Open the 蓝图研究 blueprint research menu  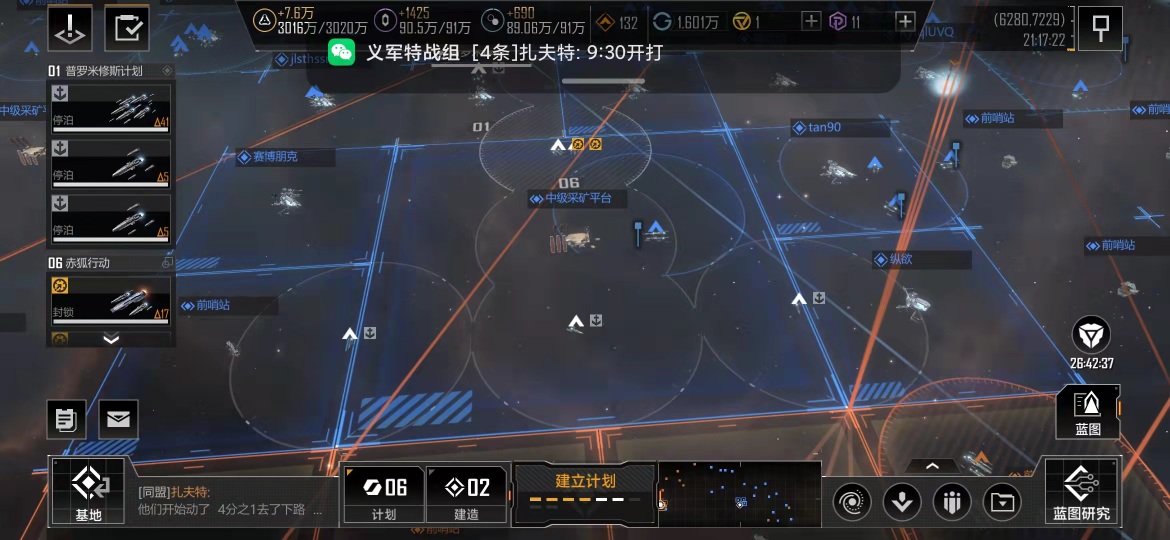click(x=1081, y=491)
